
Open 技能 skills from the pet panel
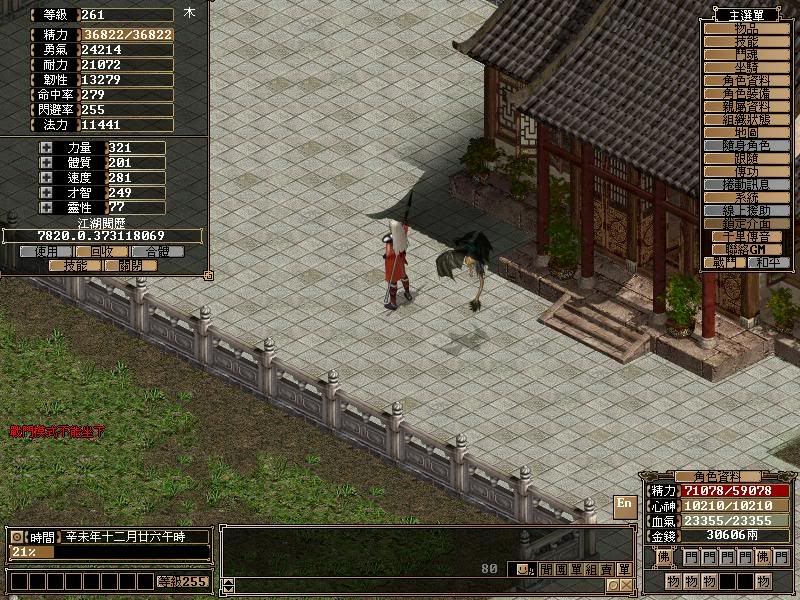75,267
